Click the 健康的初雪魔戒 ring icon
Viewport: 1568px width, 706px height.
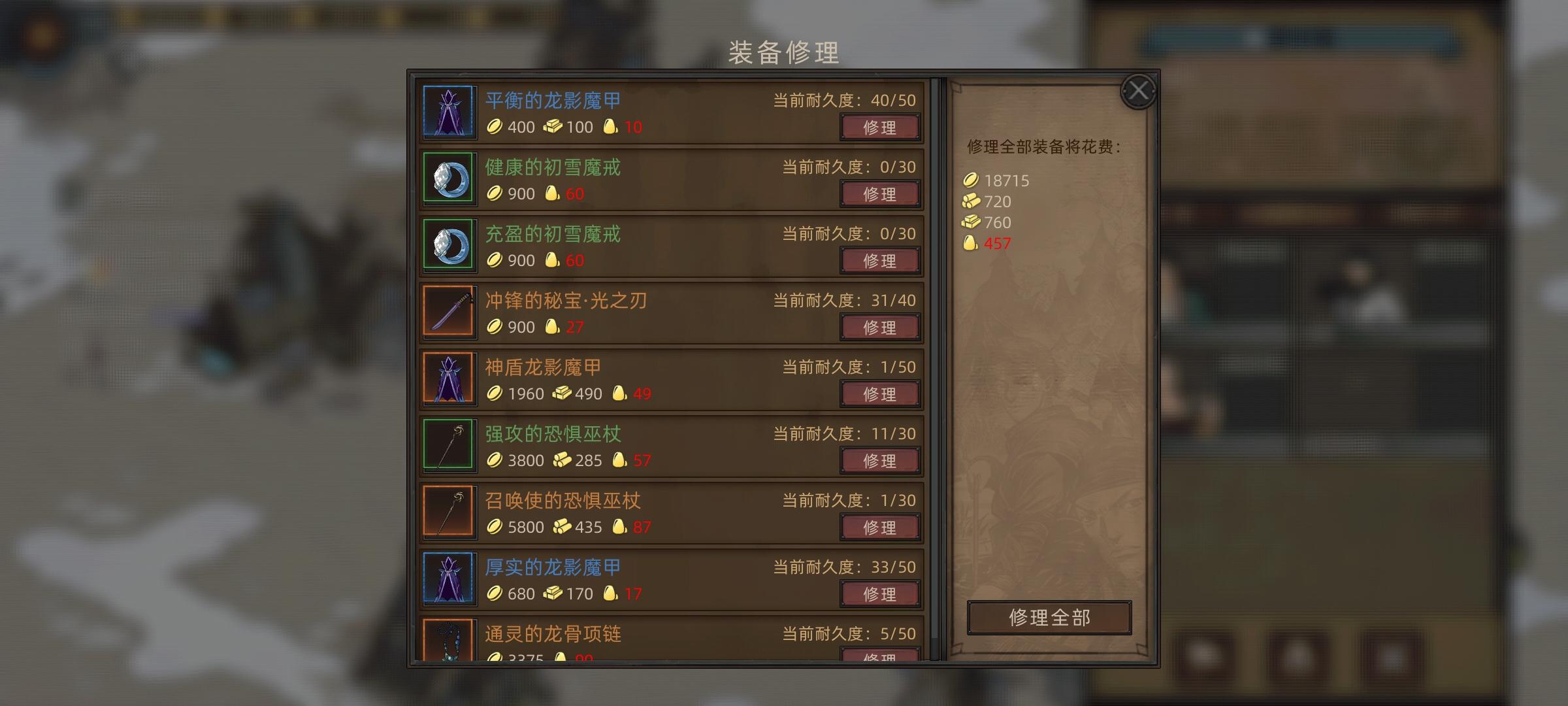point(449,179)
